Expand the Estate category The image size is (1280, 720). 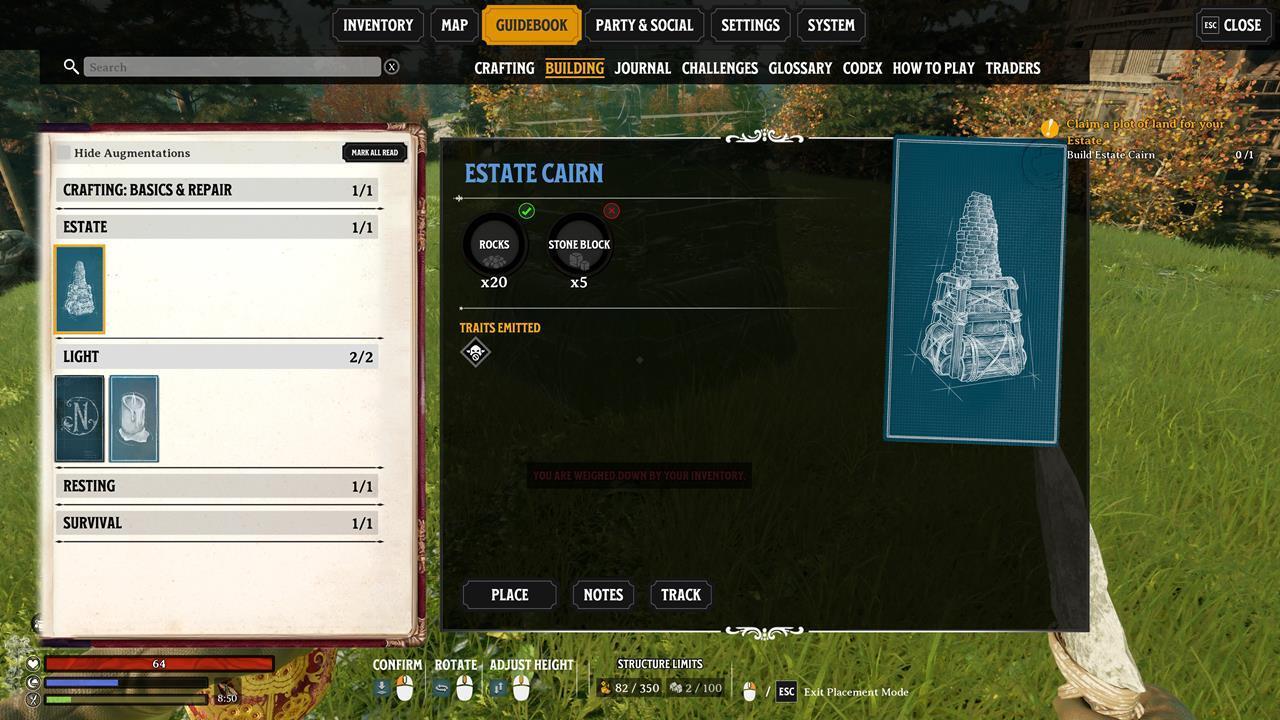click(x=217, y=227)
